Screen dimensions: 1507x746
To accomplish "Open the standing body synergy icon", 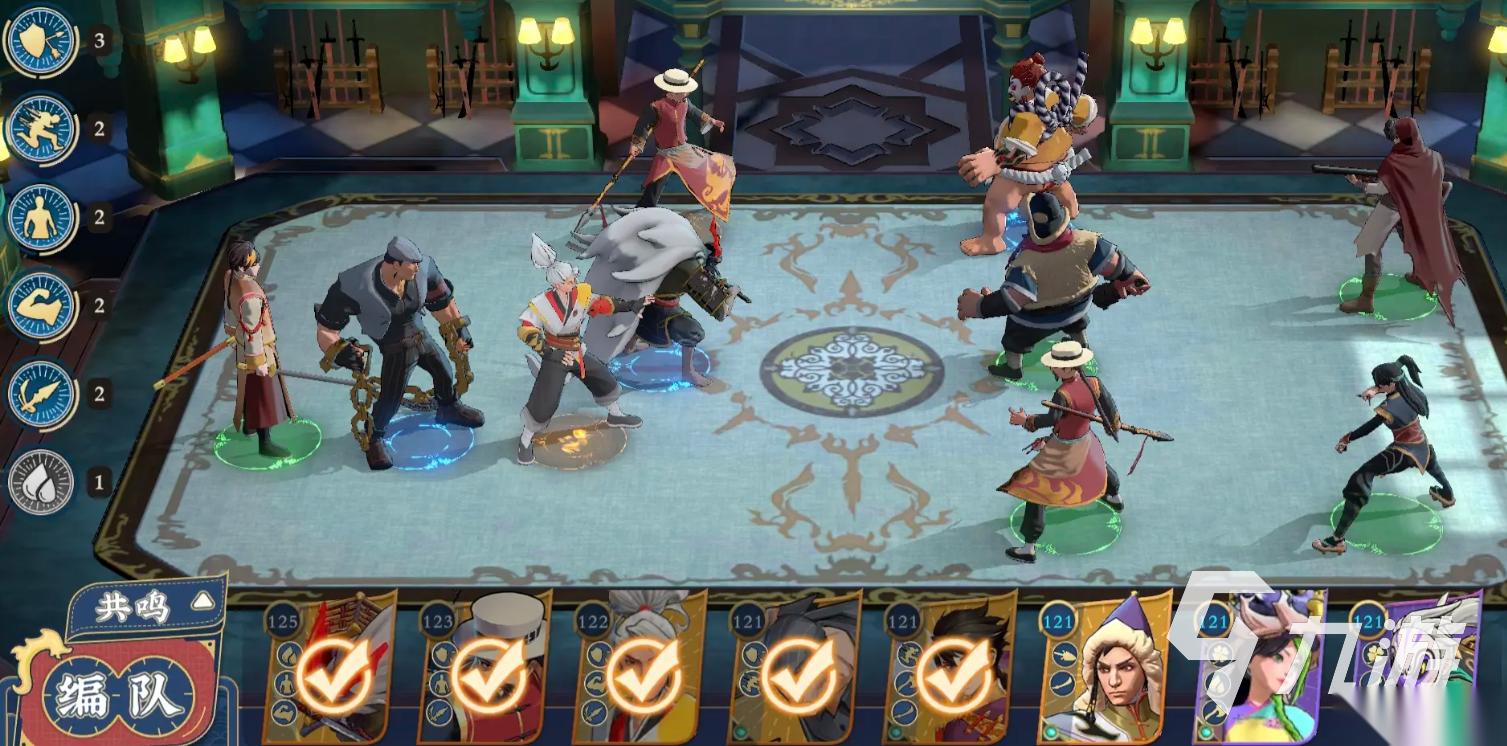I will 41,217.
